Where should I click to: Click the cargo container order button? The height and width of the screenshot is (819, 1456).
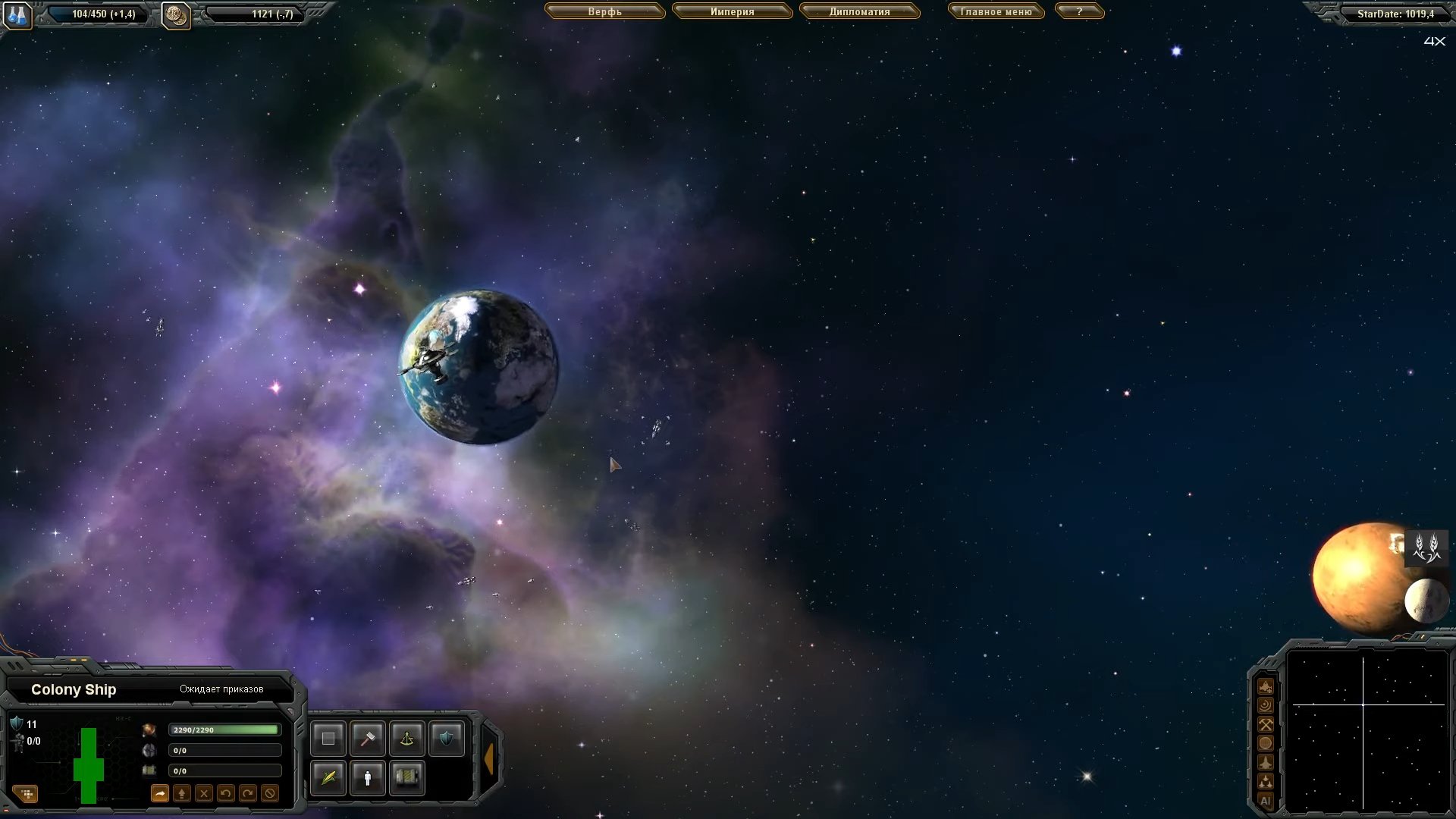click(407, 778)
